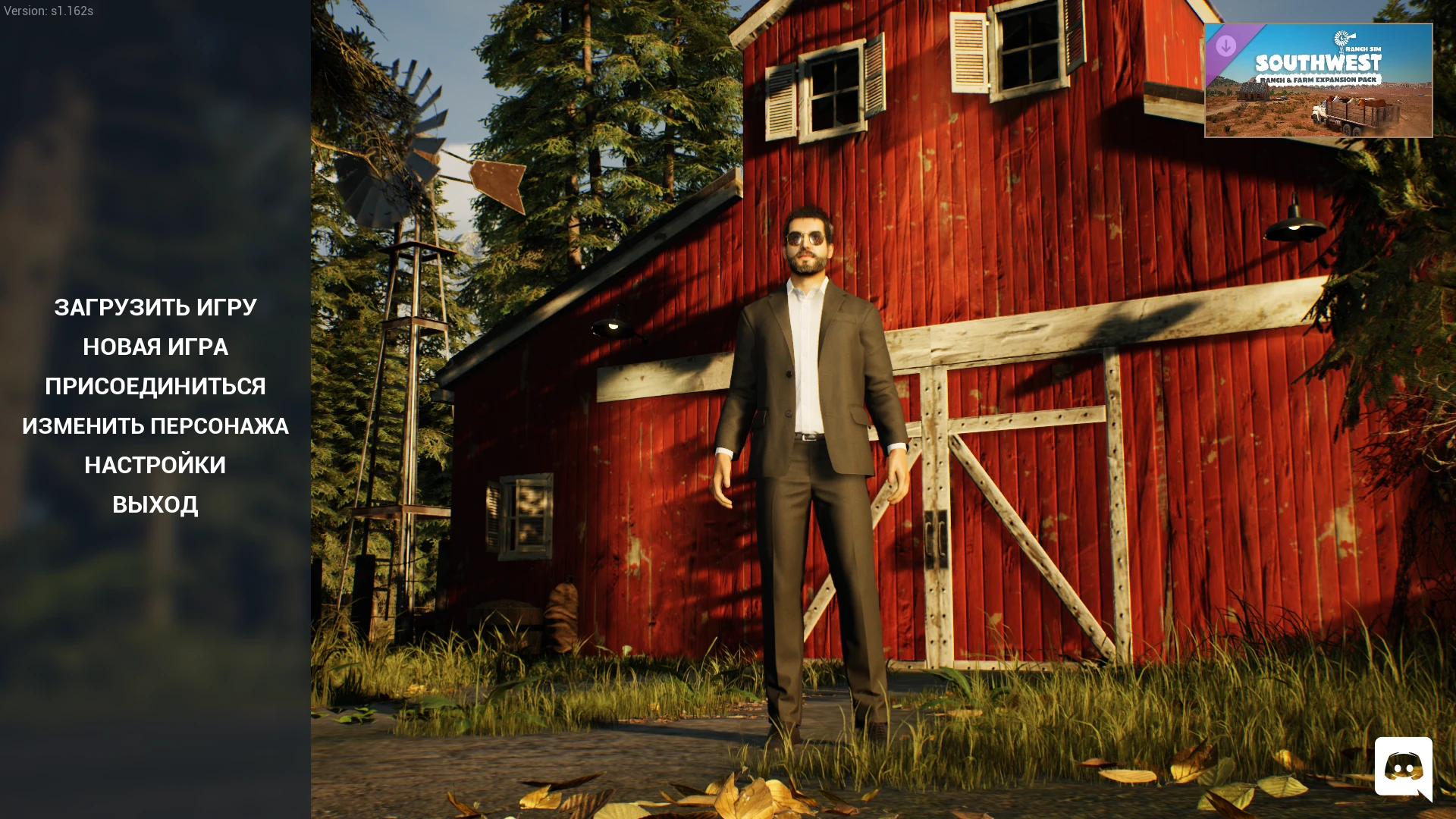This screenshot has height=819, width=1456.
Task: Select ЗАГРУЗИТЬ ИГРУ to load a saved game
Action: point(155,307)
